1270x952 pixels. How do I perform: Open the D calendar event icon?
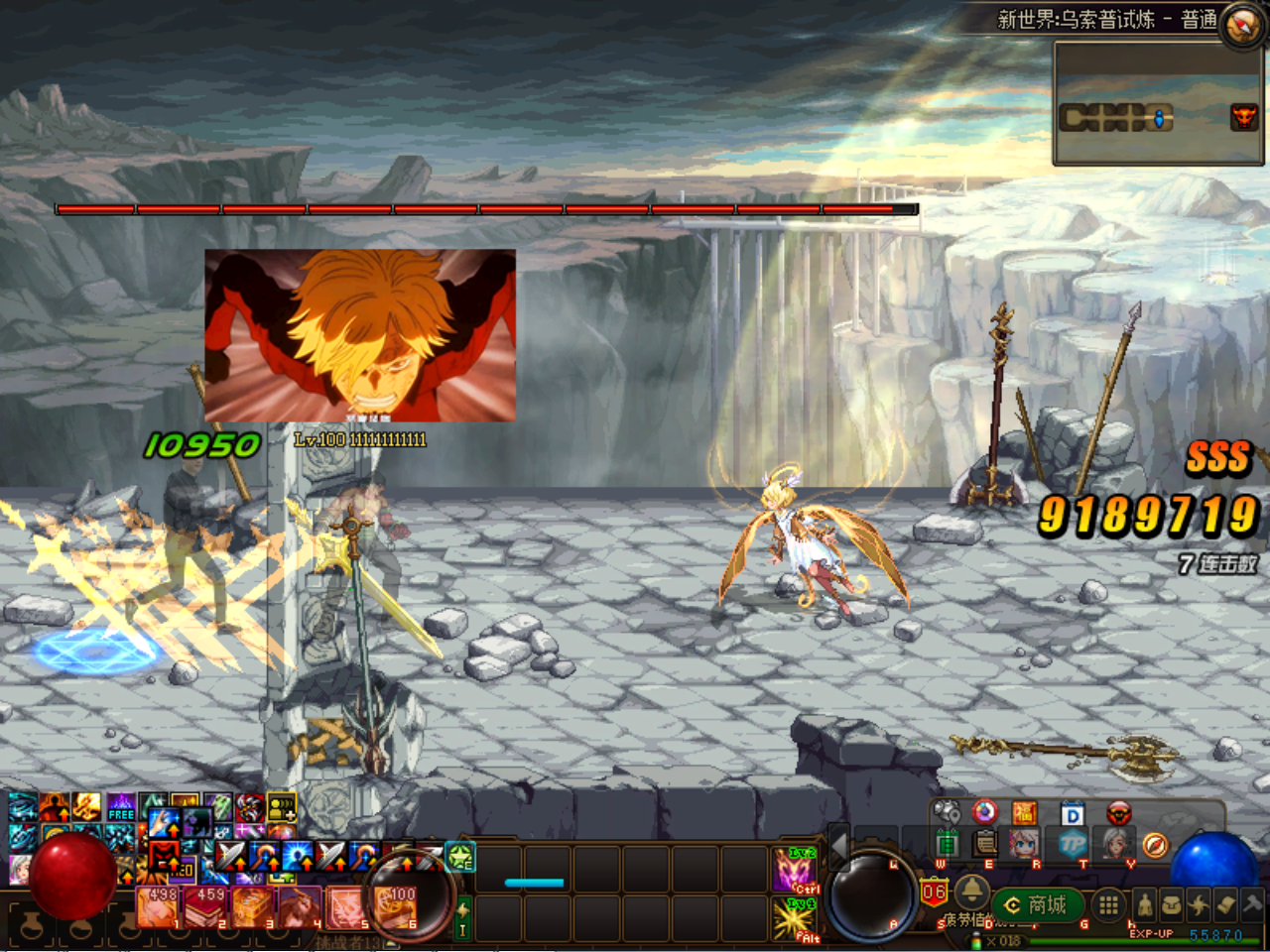(1072, 813)
